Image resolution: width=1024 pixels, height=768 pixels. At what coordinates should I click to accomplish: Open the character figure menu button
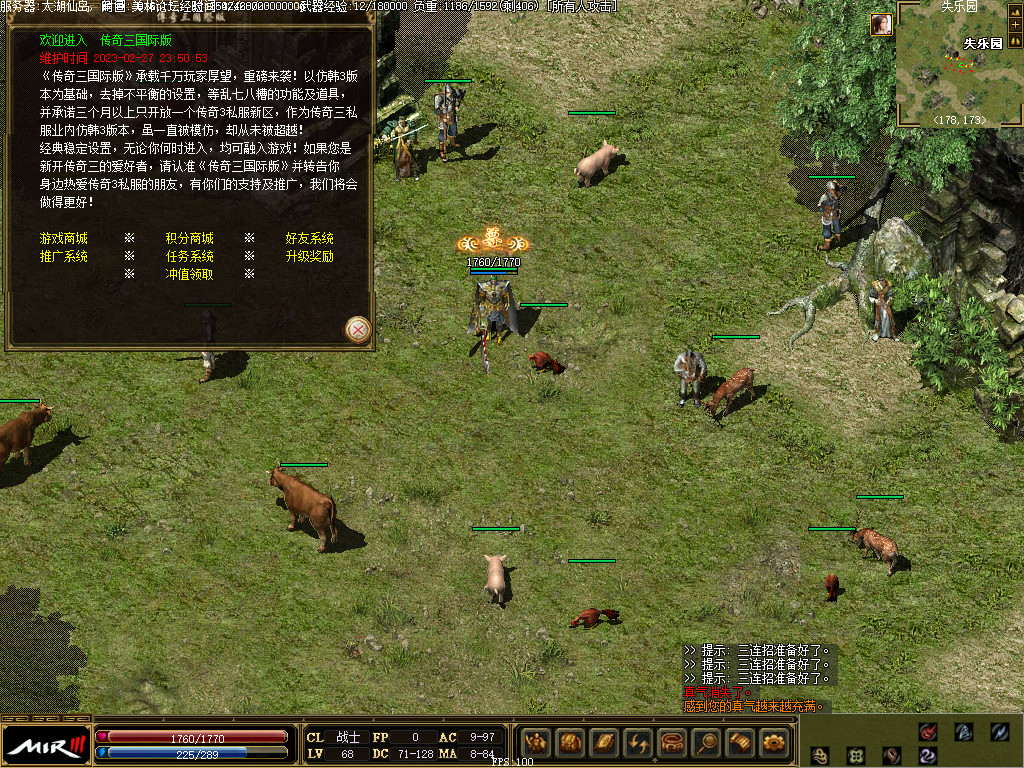click(x=537, y=743)
